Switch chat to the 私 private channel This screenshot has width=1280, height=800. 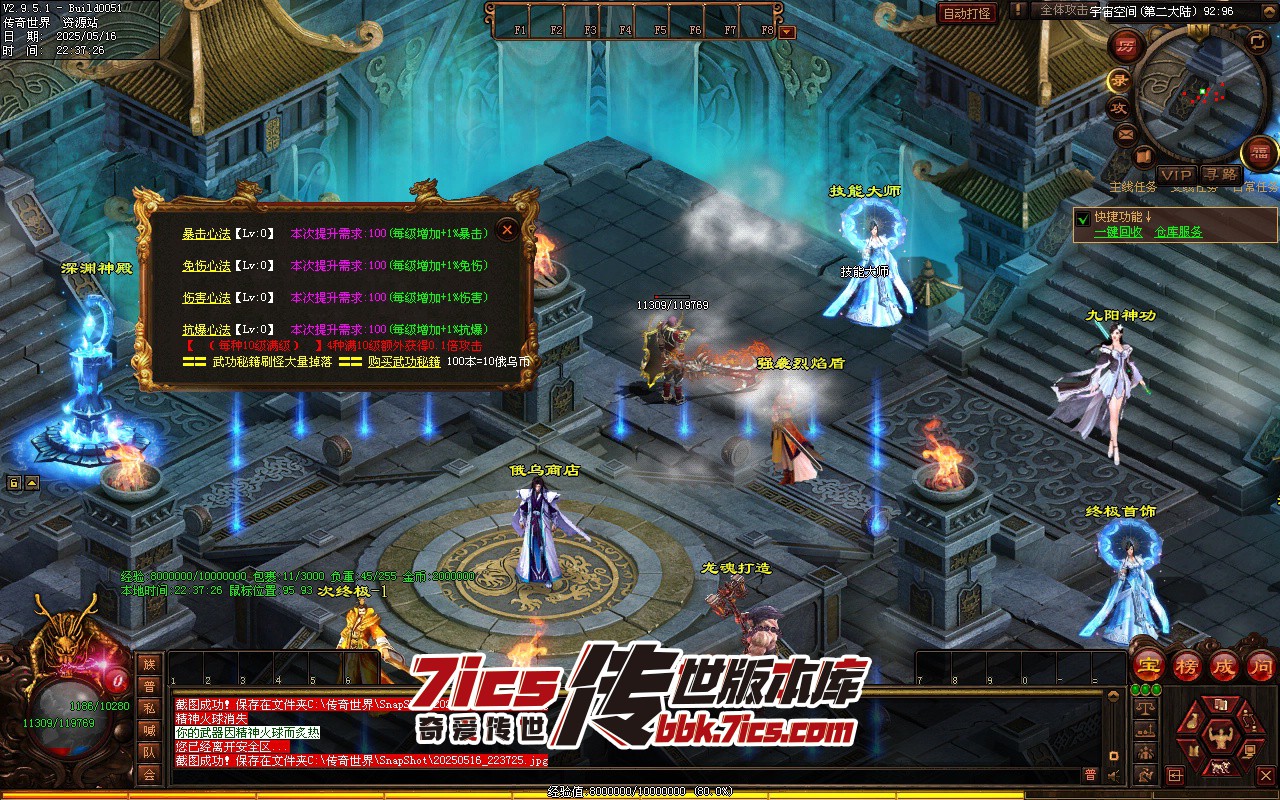coord(149,707)
